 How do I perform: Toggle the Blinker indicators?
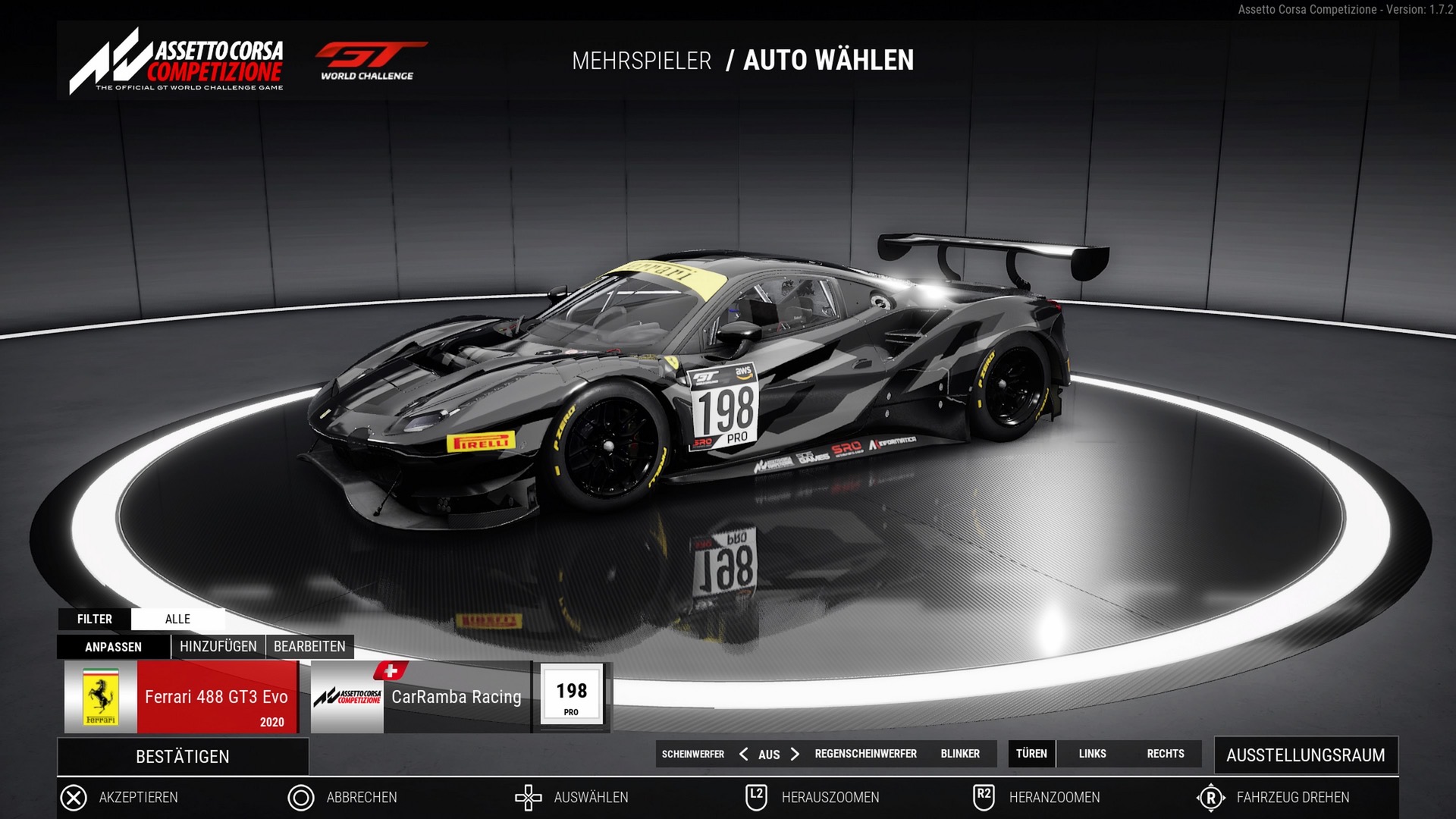[960, 754]
